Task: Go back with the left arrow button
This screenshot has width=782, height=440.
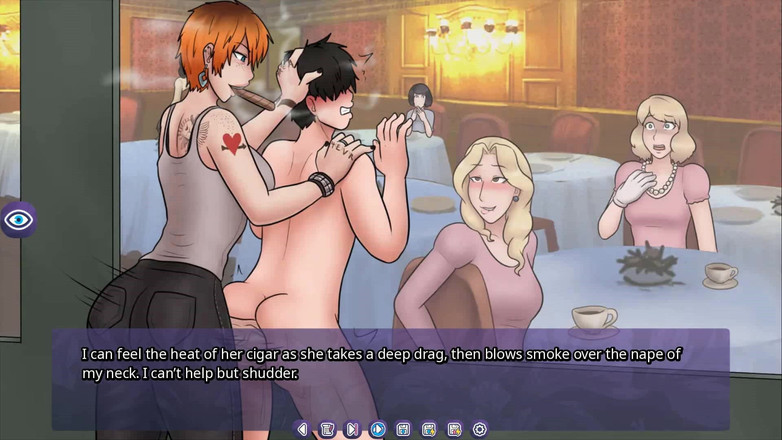Action: [x=302, y=429]
